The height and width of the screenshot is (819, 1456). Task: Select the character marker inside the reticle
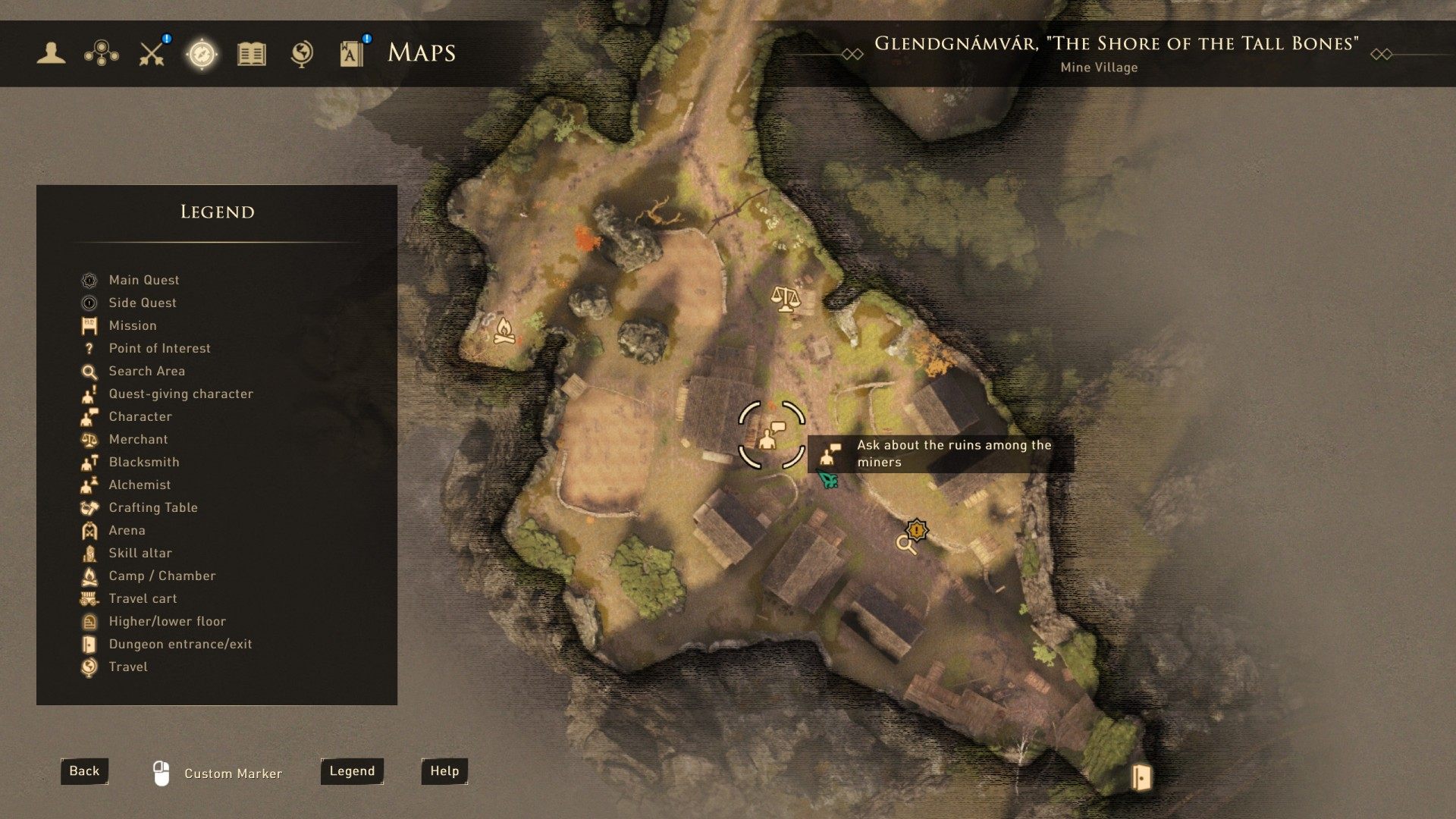click(x=770, y=436)
